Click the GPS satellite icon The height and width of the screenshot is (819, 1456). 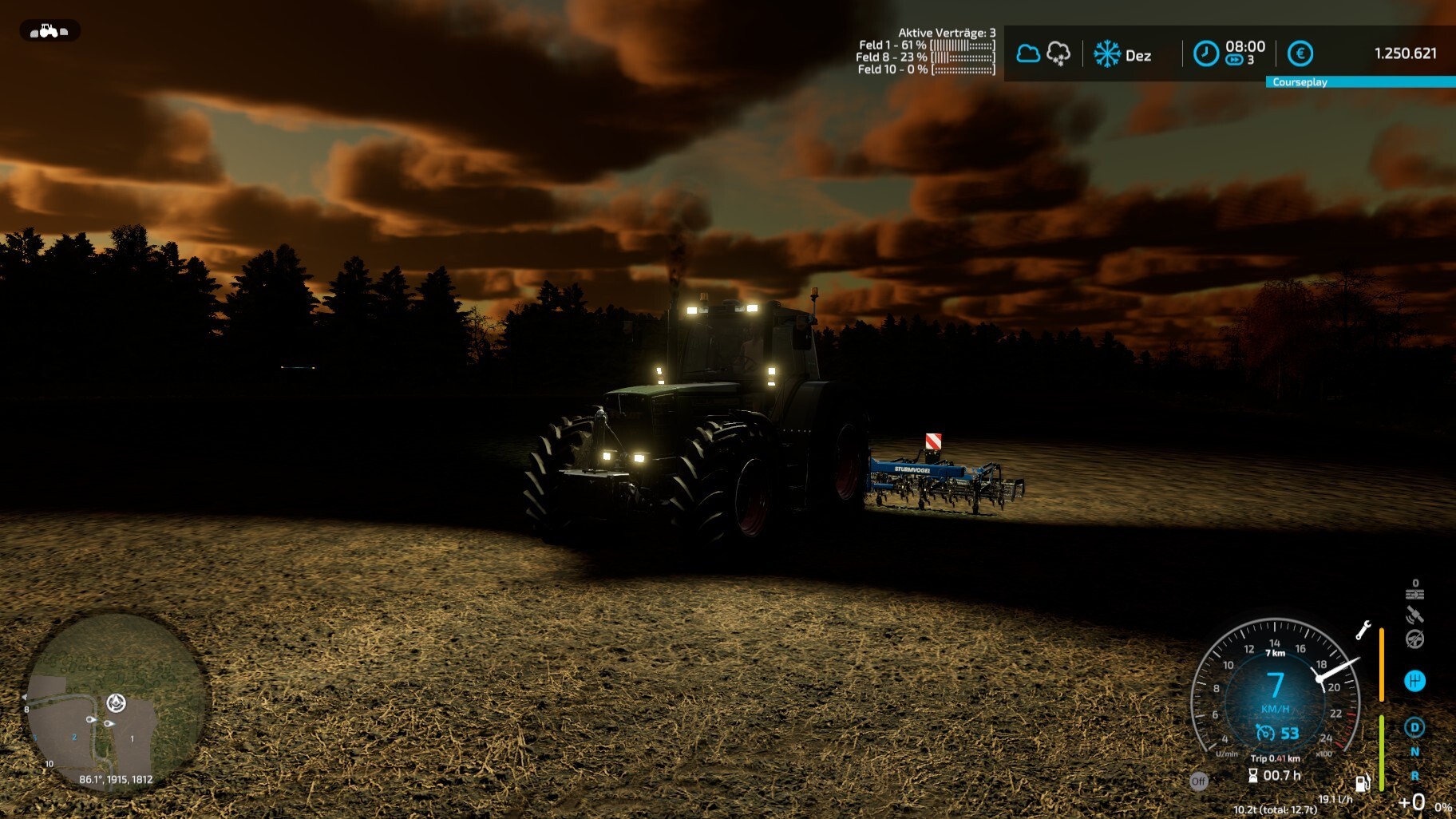[x=1414, y=615]
